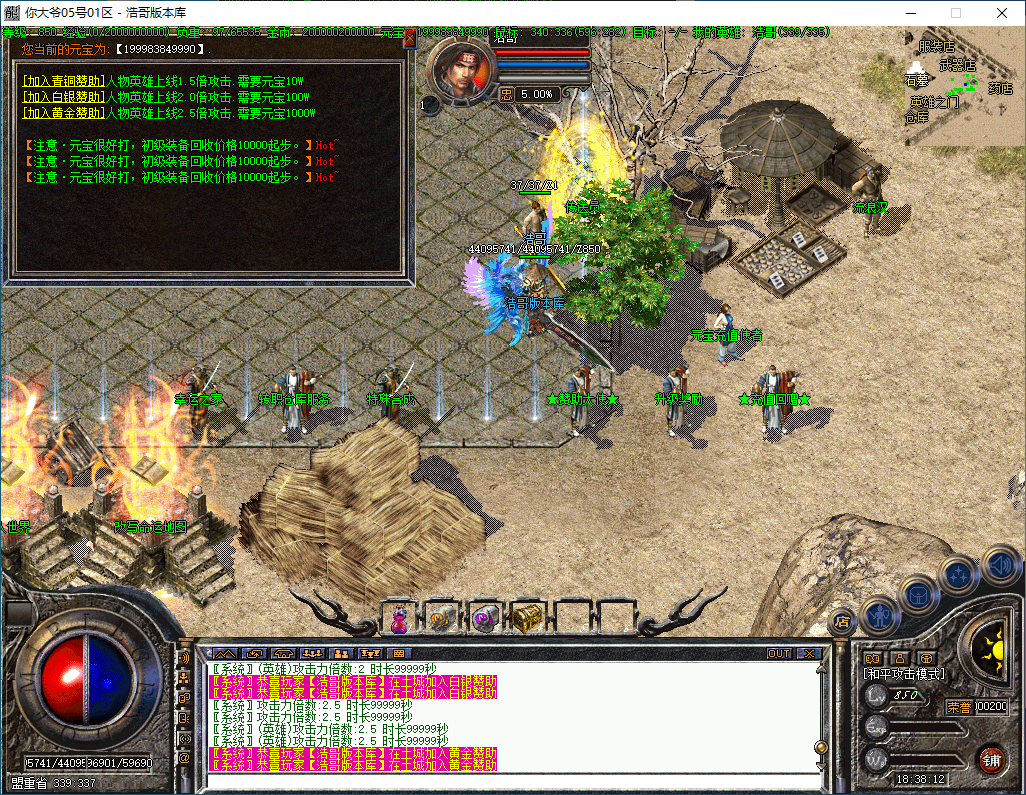Close the sponsorship dialog panel
The height and width of the screenshot is (795, 1026).
point(409,41)
